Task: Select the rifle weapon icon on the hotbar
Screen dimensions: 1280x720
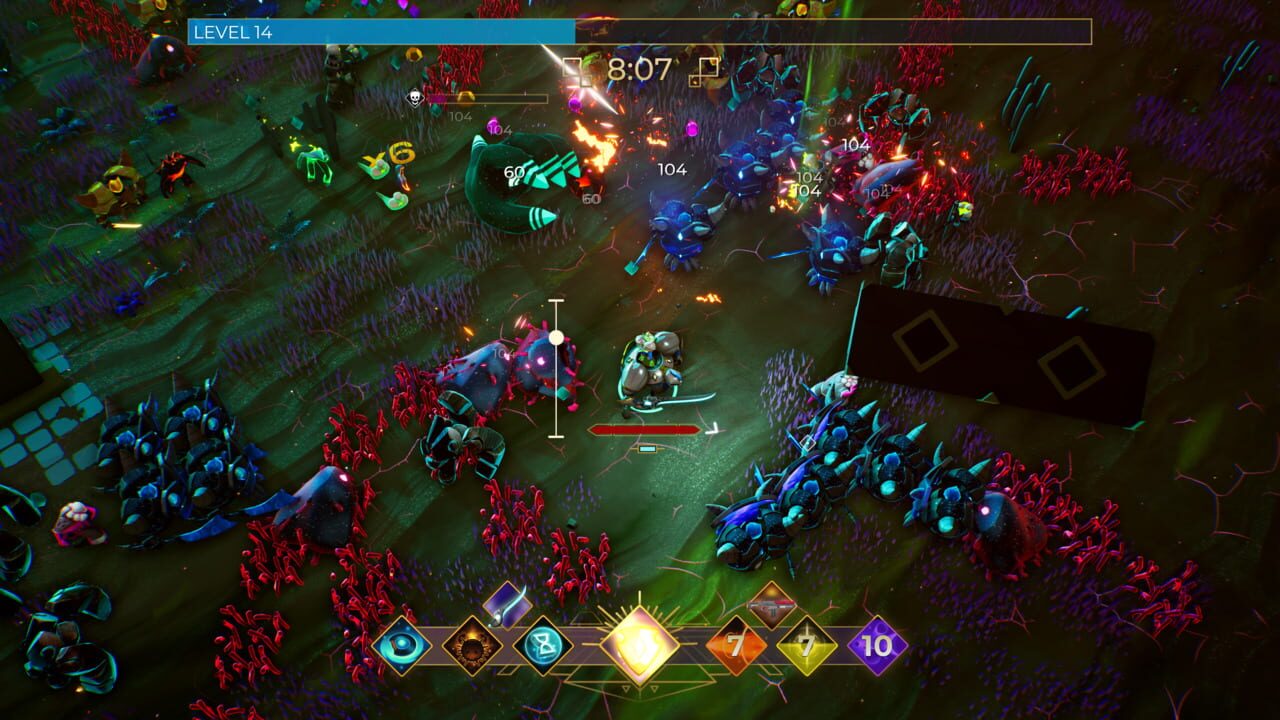Action: pyautogui.click(x=770, y=608)
